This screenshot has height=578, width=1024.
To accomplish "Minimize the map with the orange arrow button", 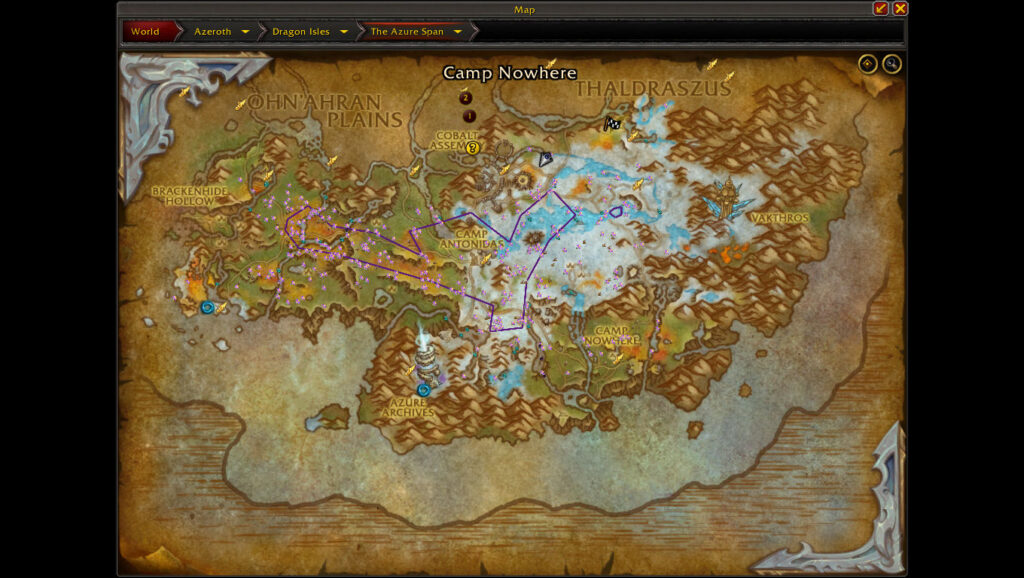I will 880,9.
